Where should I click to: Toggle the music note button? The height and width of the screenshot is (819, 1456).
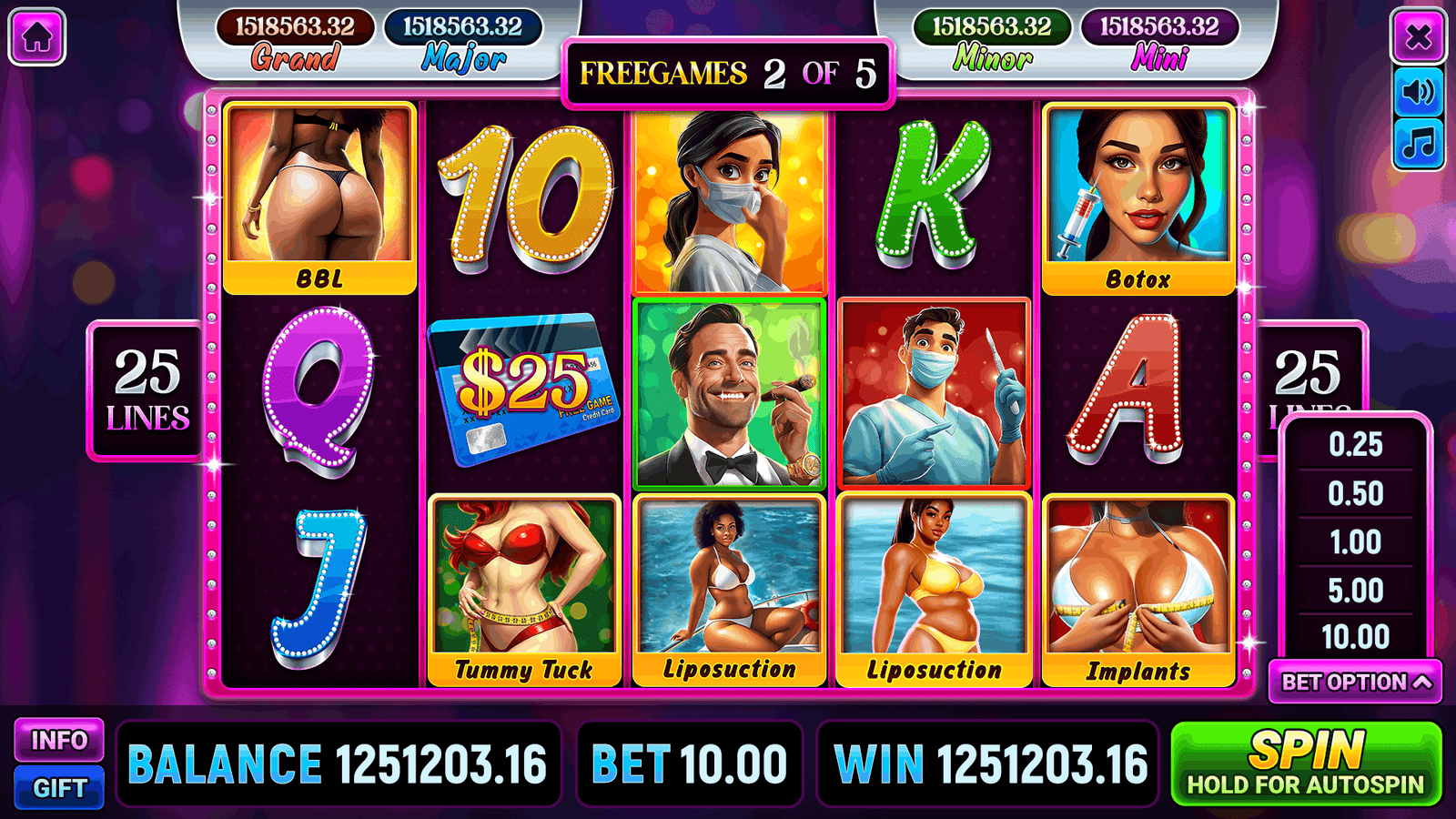click(x=1418, y=144)
